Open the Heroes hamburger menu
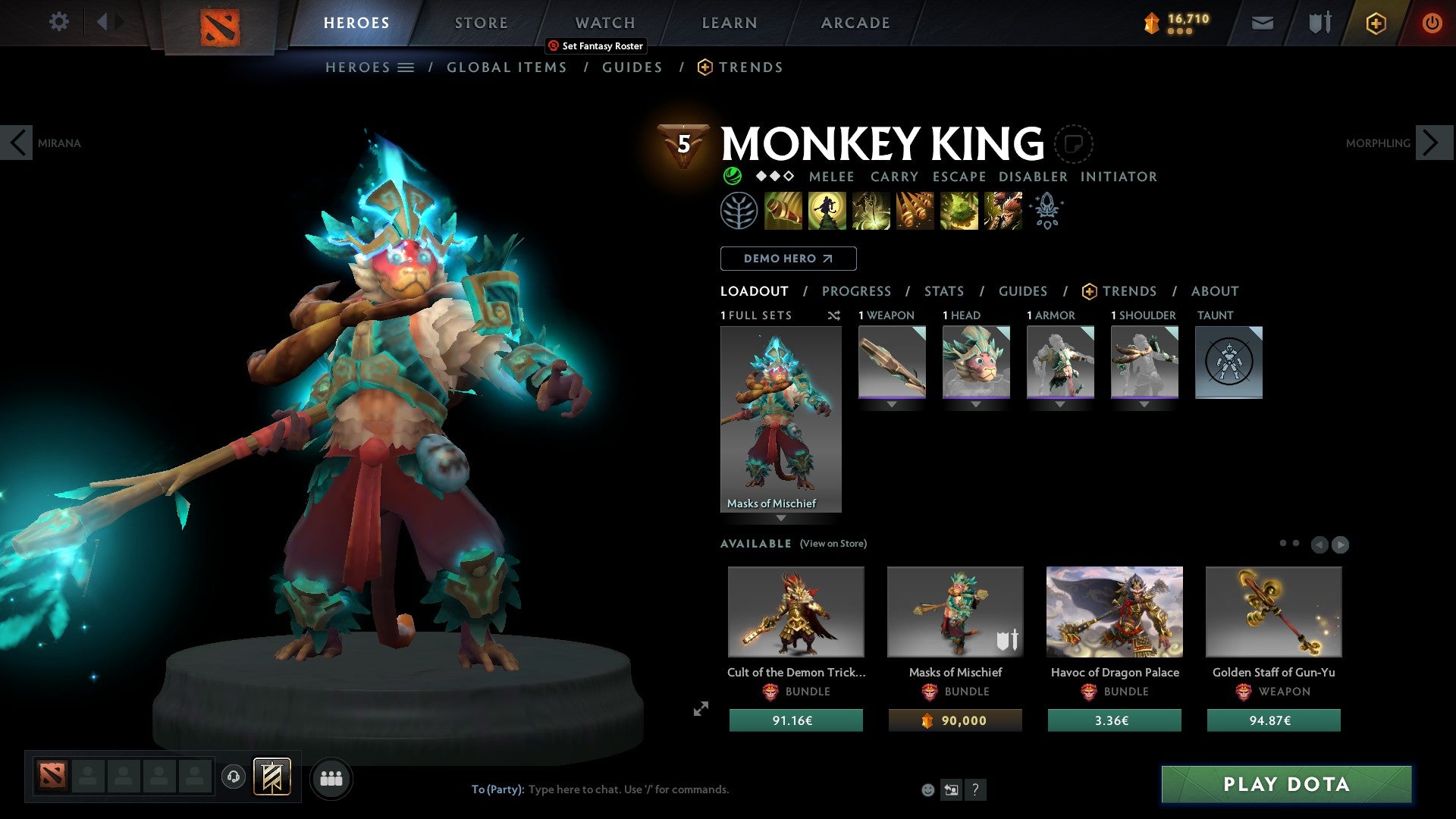The height and width of the screenshot is (819, 1456). (407, 67)
